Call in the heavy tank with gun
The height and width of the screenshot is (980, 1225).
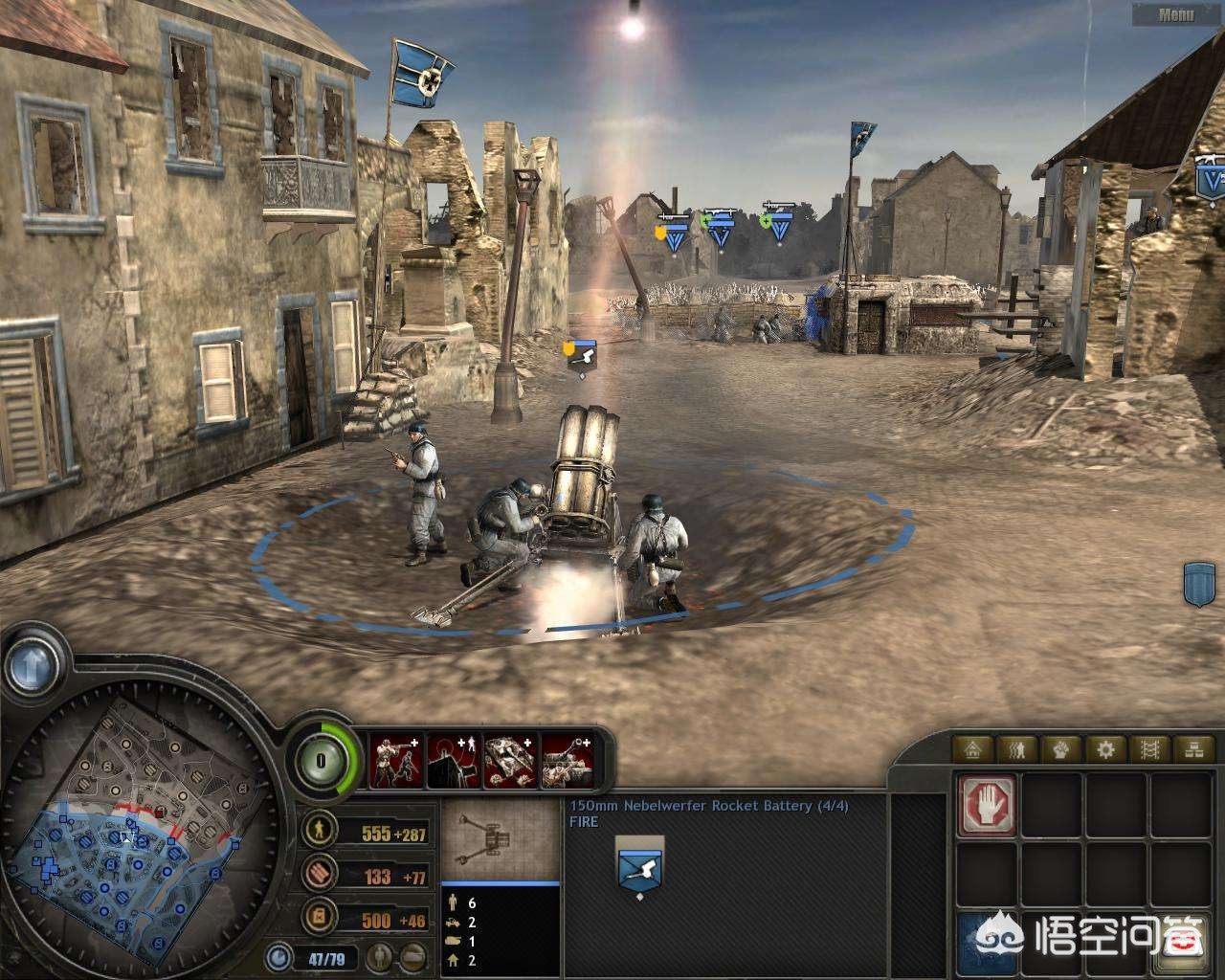pyautogui.click(x=567, y=761)
